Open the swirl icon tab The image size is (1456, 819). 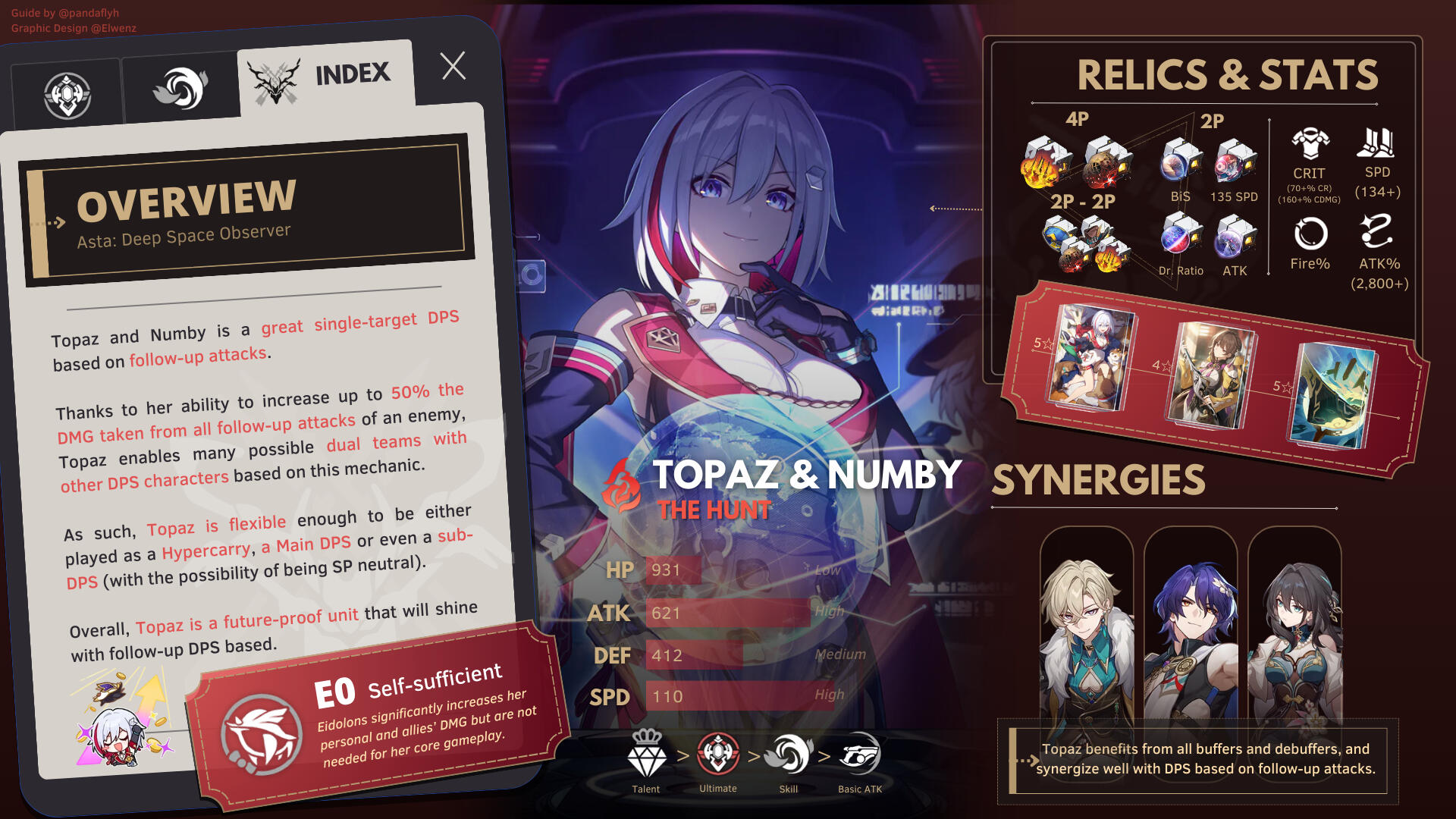tap(181, 89)
